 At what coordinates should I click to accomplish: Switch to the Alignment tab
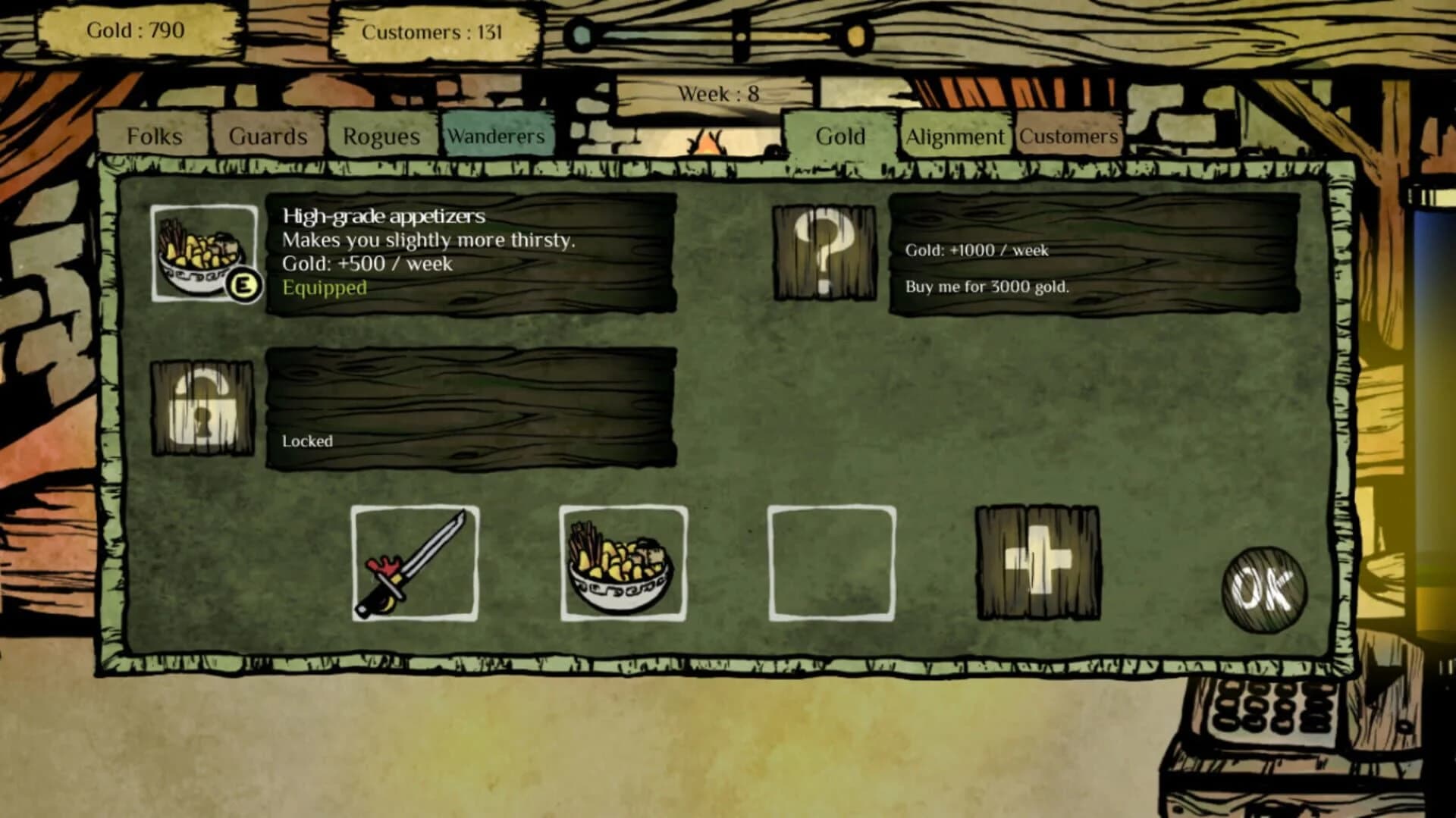click(x=955, y=136)
